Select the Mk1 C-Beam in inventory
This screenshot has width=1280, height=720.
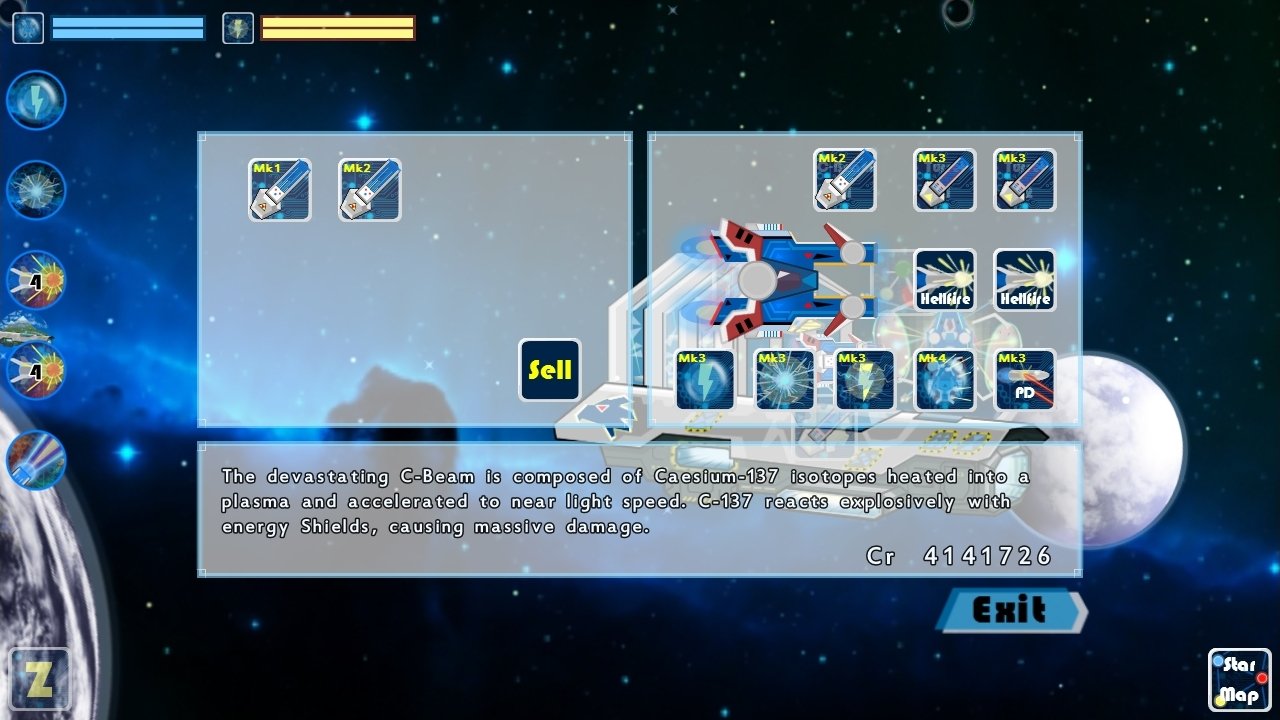pos(279,190)
